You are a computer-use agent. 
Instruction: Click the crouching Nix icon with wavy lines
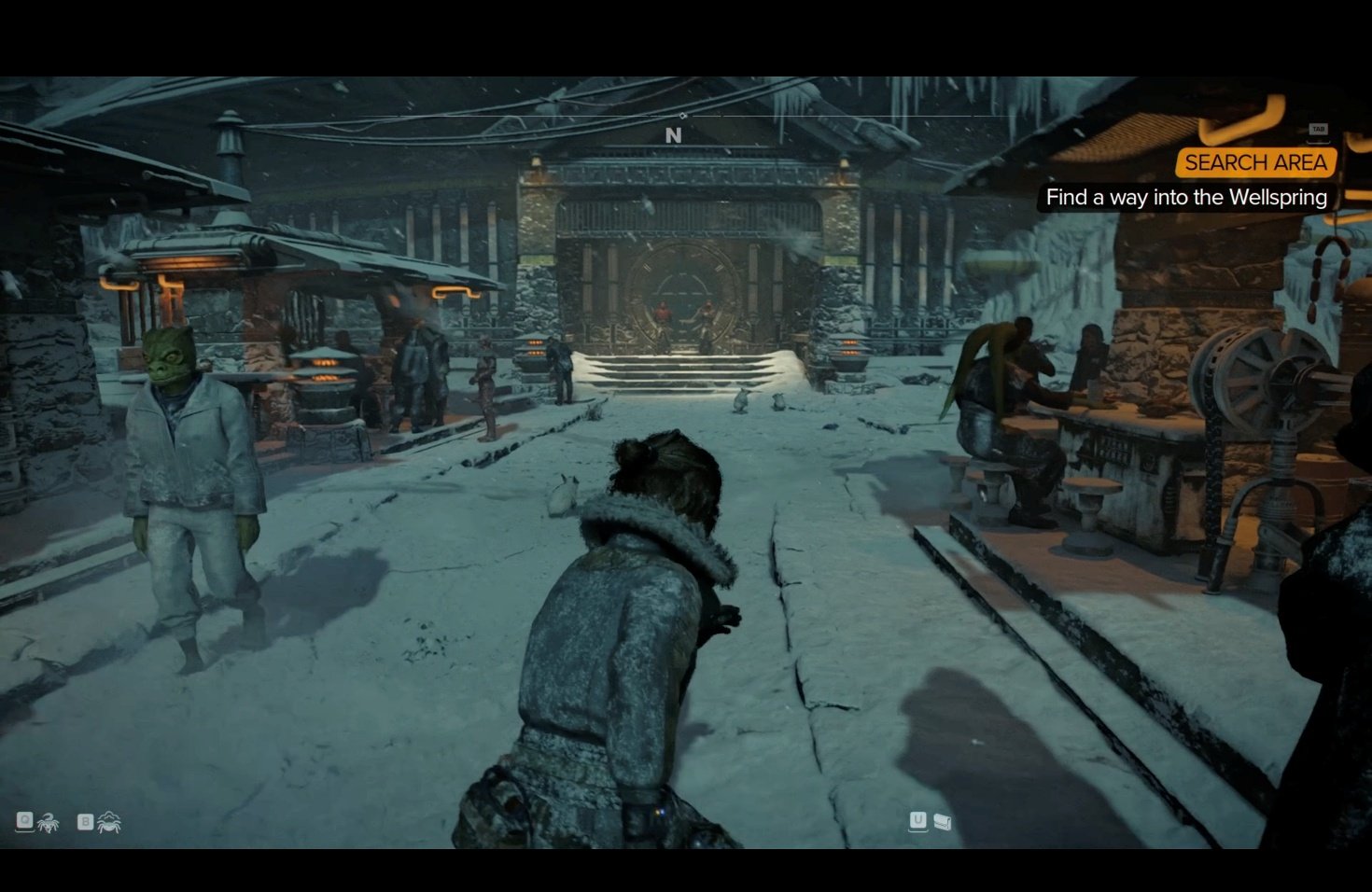109,822
